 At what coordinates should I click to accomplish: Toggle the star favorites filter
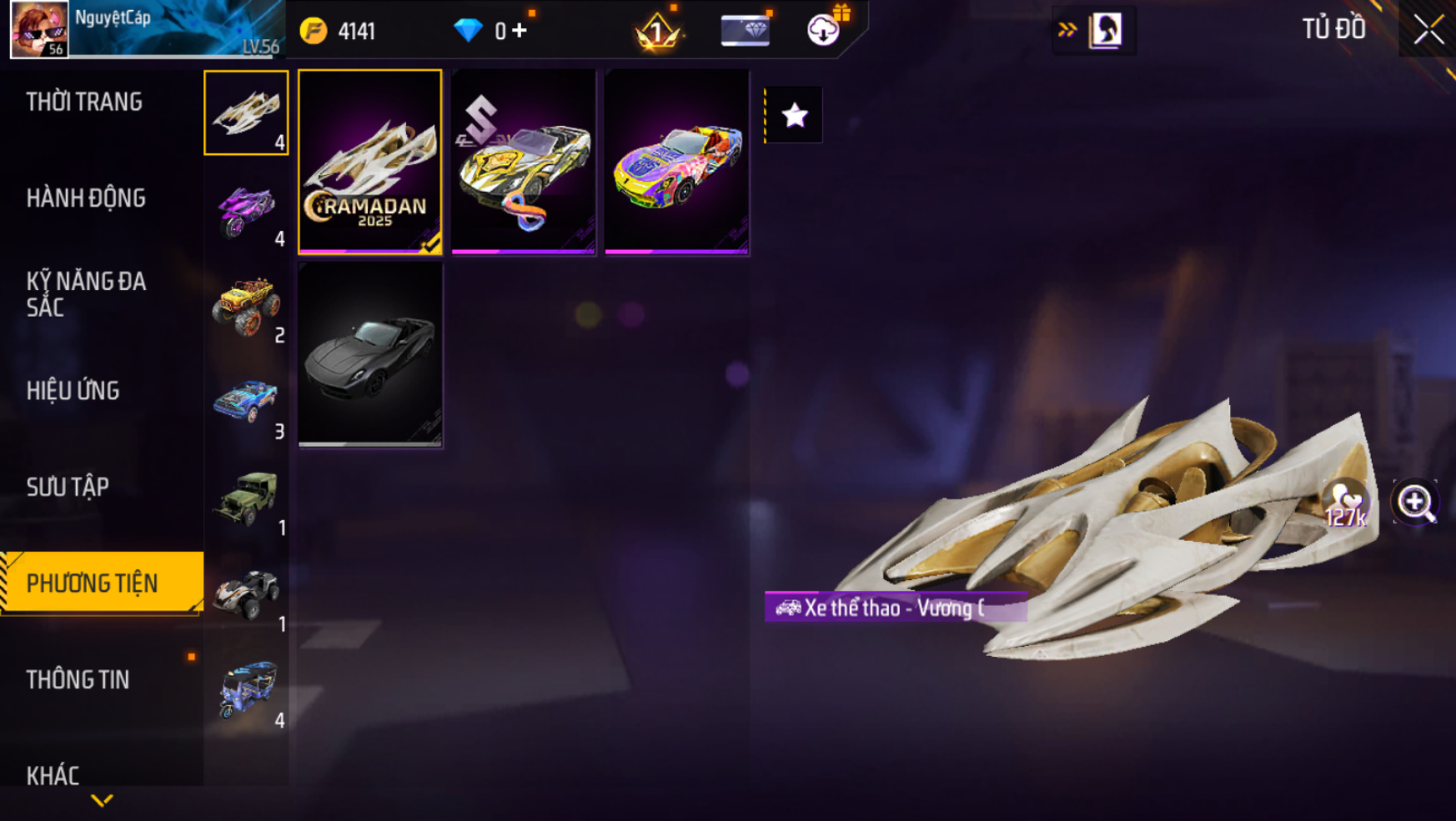tap(794, 115)
